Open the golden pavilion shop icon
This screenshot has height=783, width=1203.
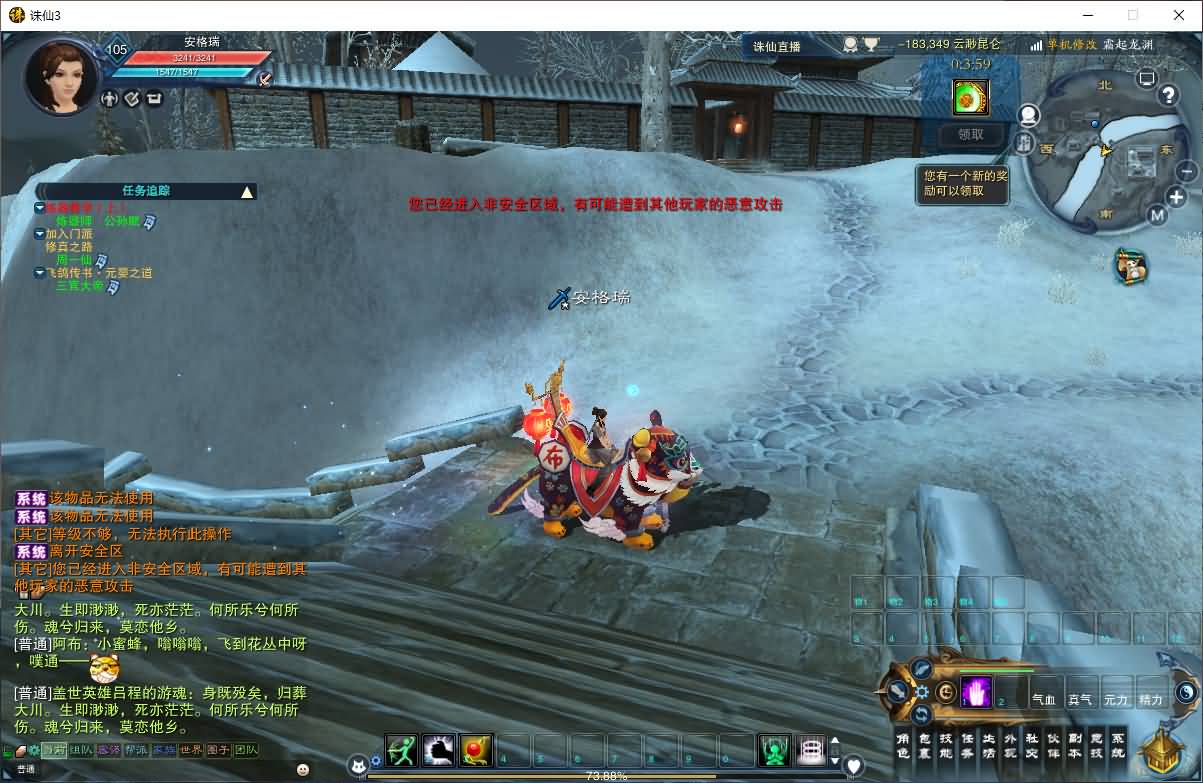pyautogui.click(x=1161, y=751)
